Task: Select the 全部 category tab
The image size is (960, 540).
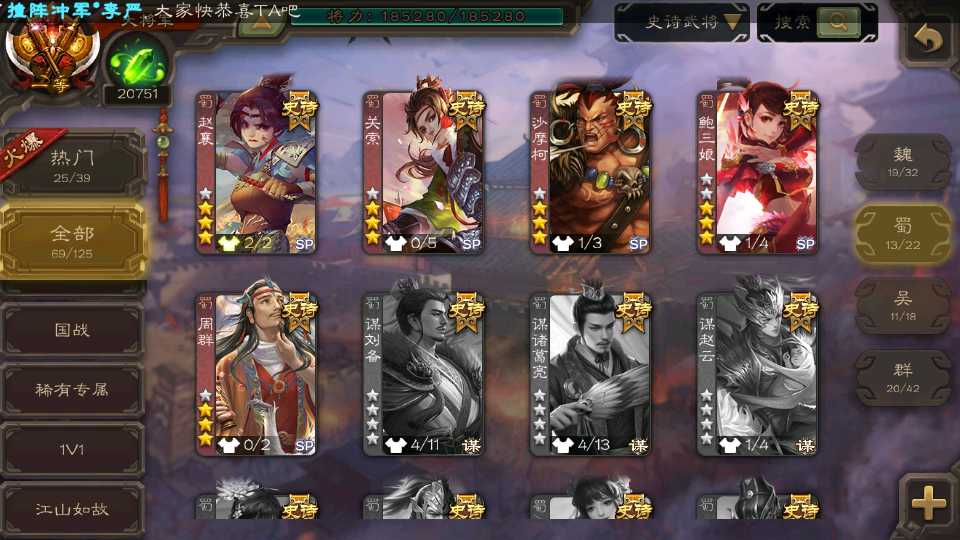Action: click(x=72, y=240)
